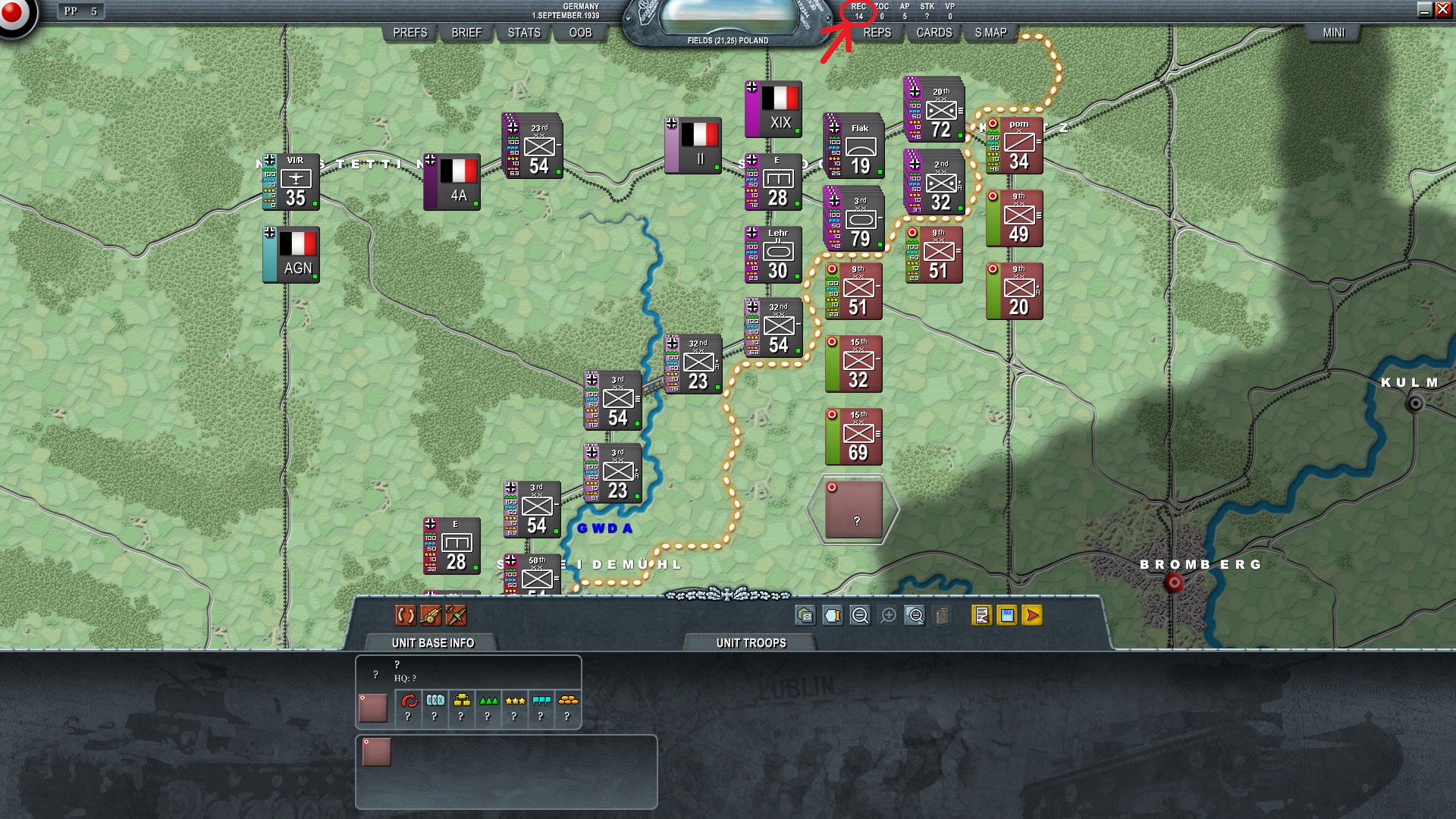The height and width of the screenshot is (819, 1456).
Task: Zoom out using the magnifier-minus icon
Action: [859, 616]
